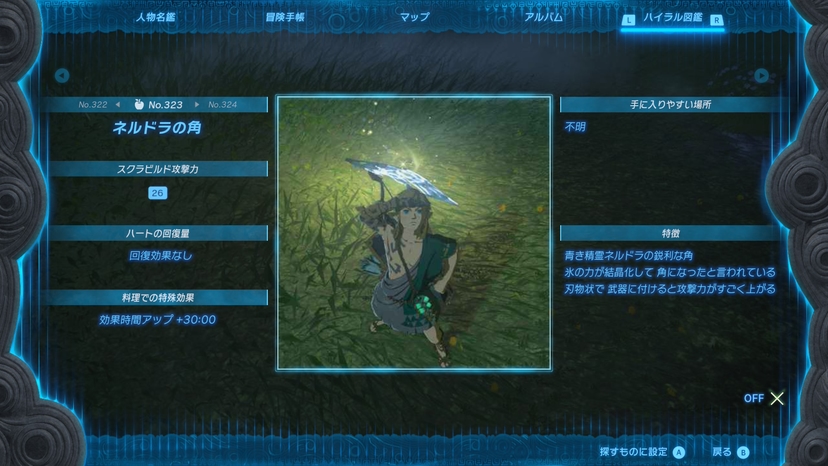This screenshot has width=828, height=466.
Task: Open the 冒険手帳 tab
Action: [x=285, y=17]
